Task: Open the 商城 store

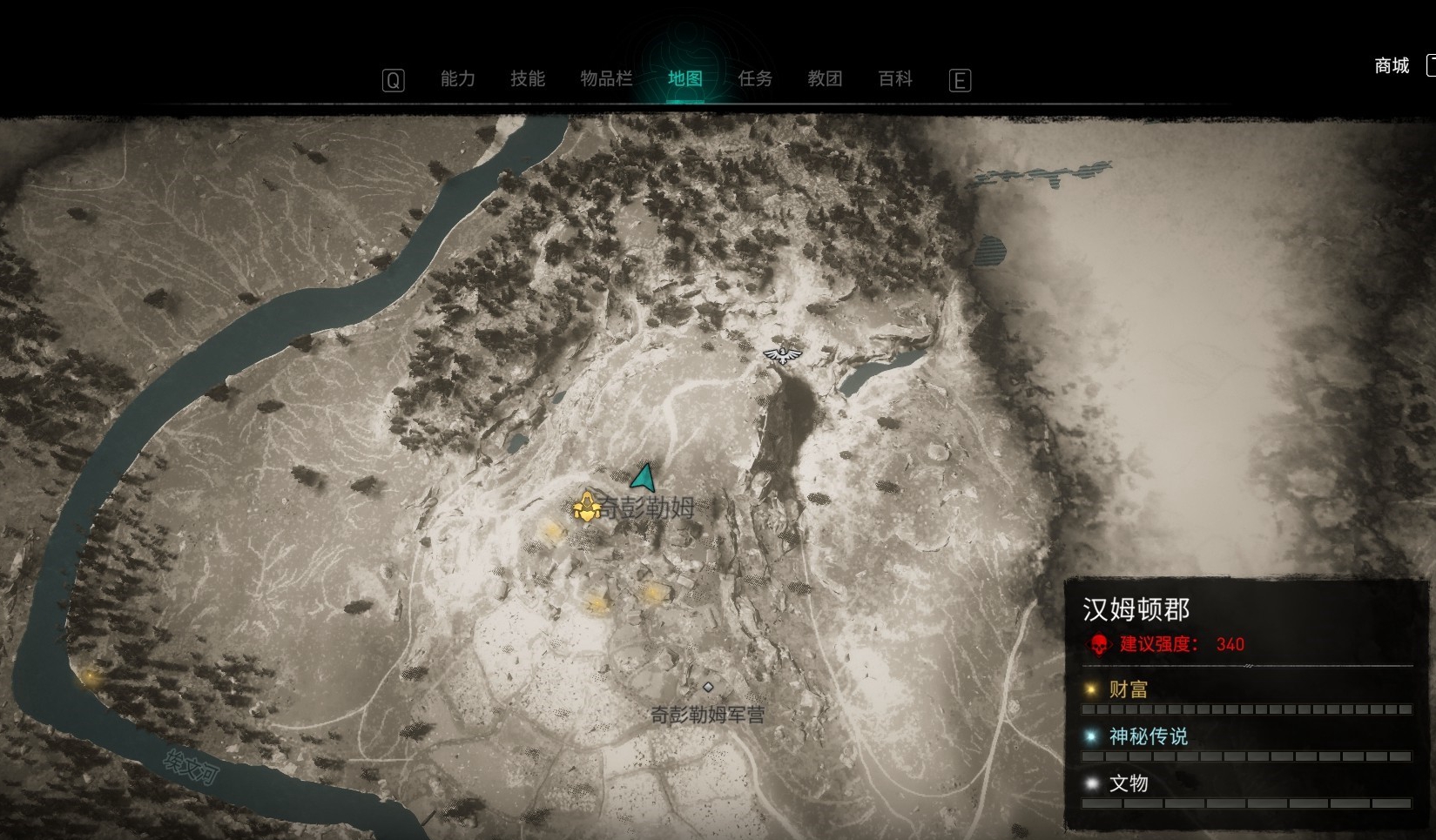Action: (x=1391, y=66)
